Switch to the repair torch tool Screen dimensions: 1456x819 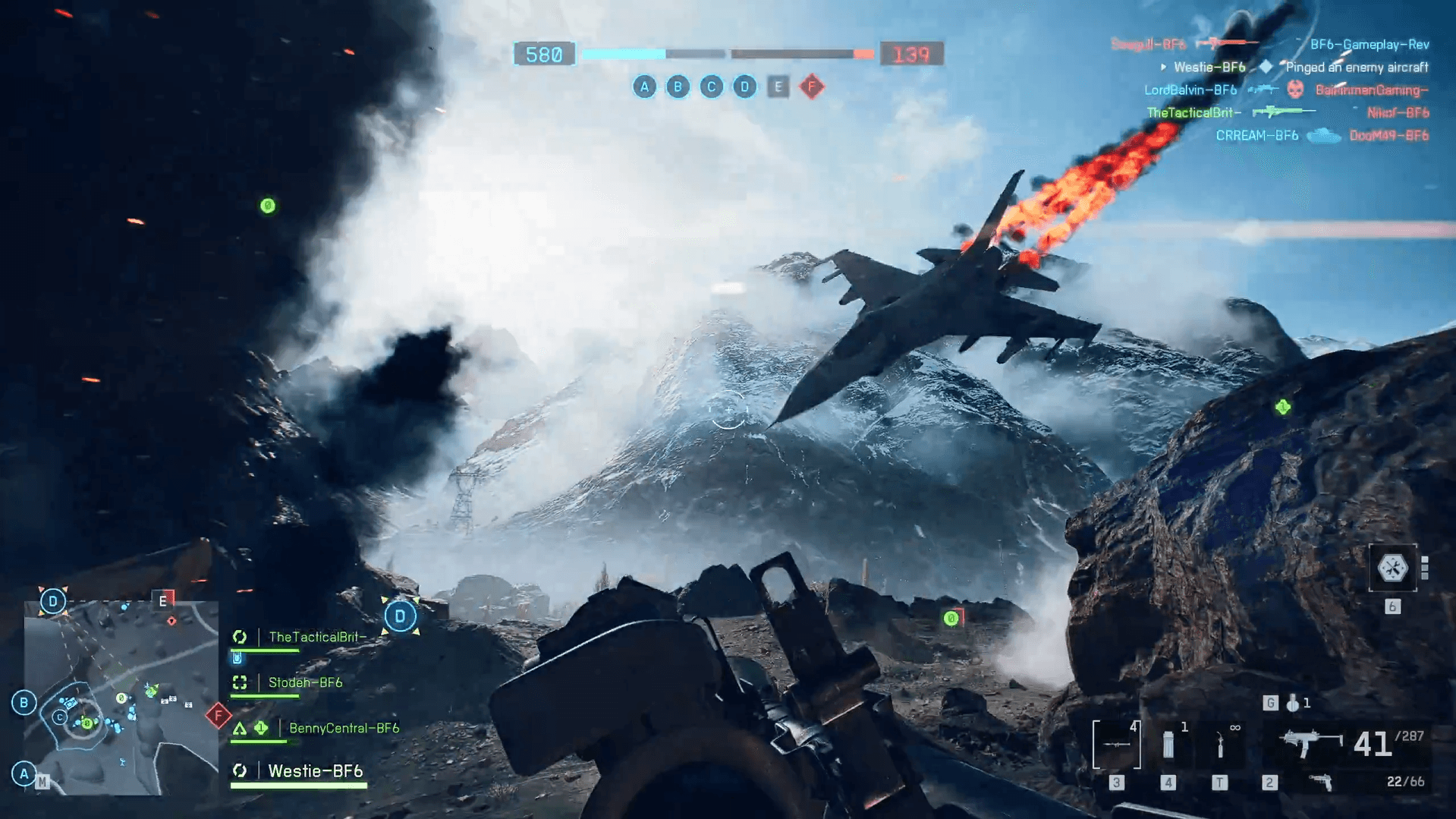(1219, 745)
